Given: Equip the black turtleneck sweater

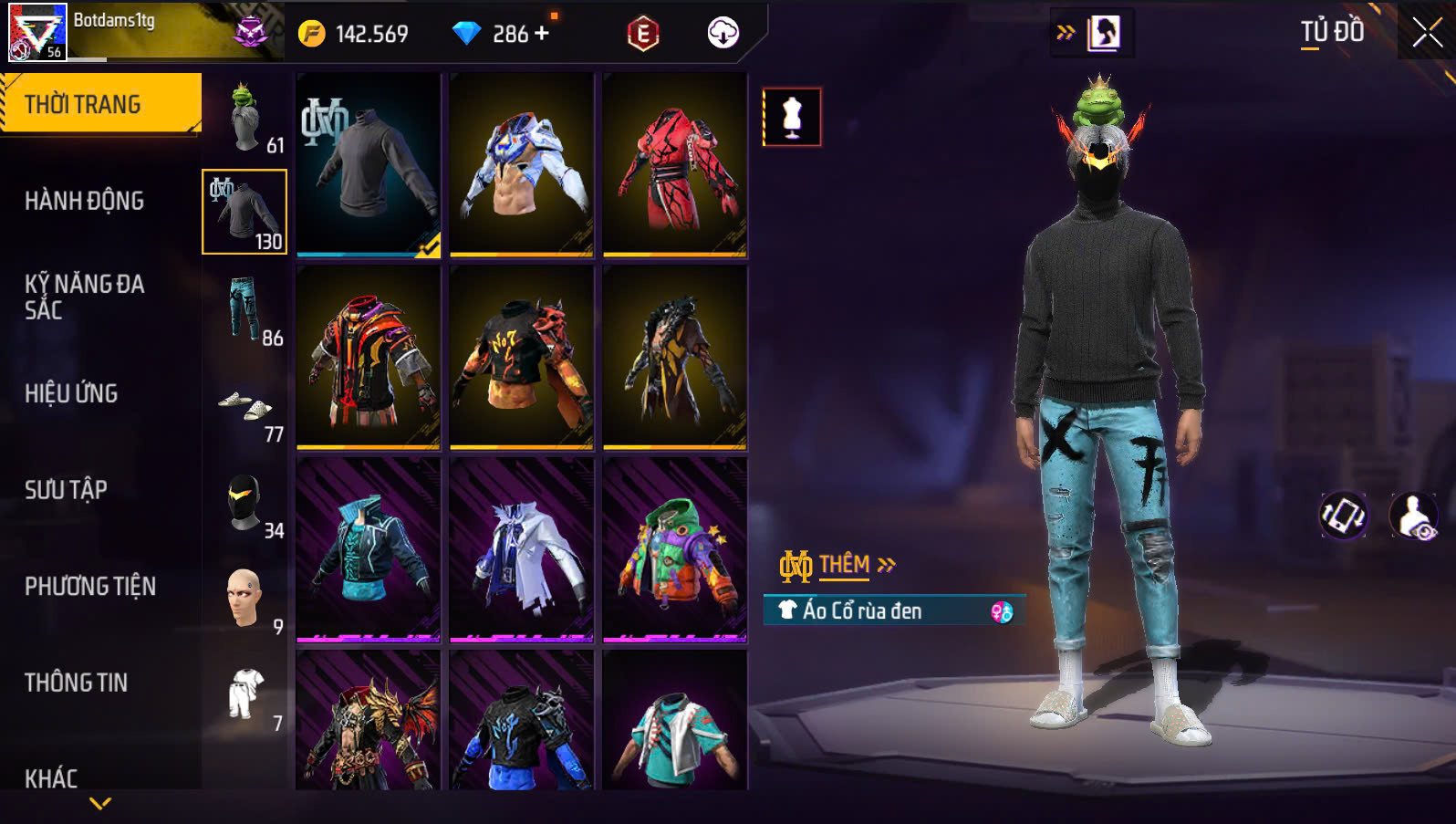Looking at the screenshot, I should [369, 164].
